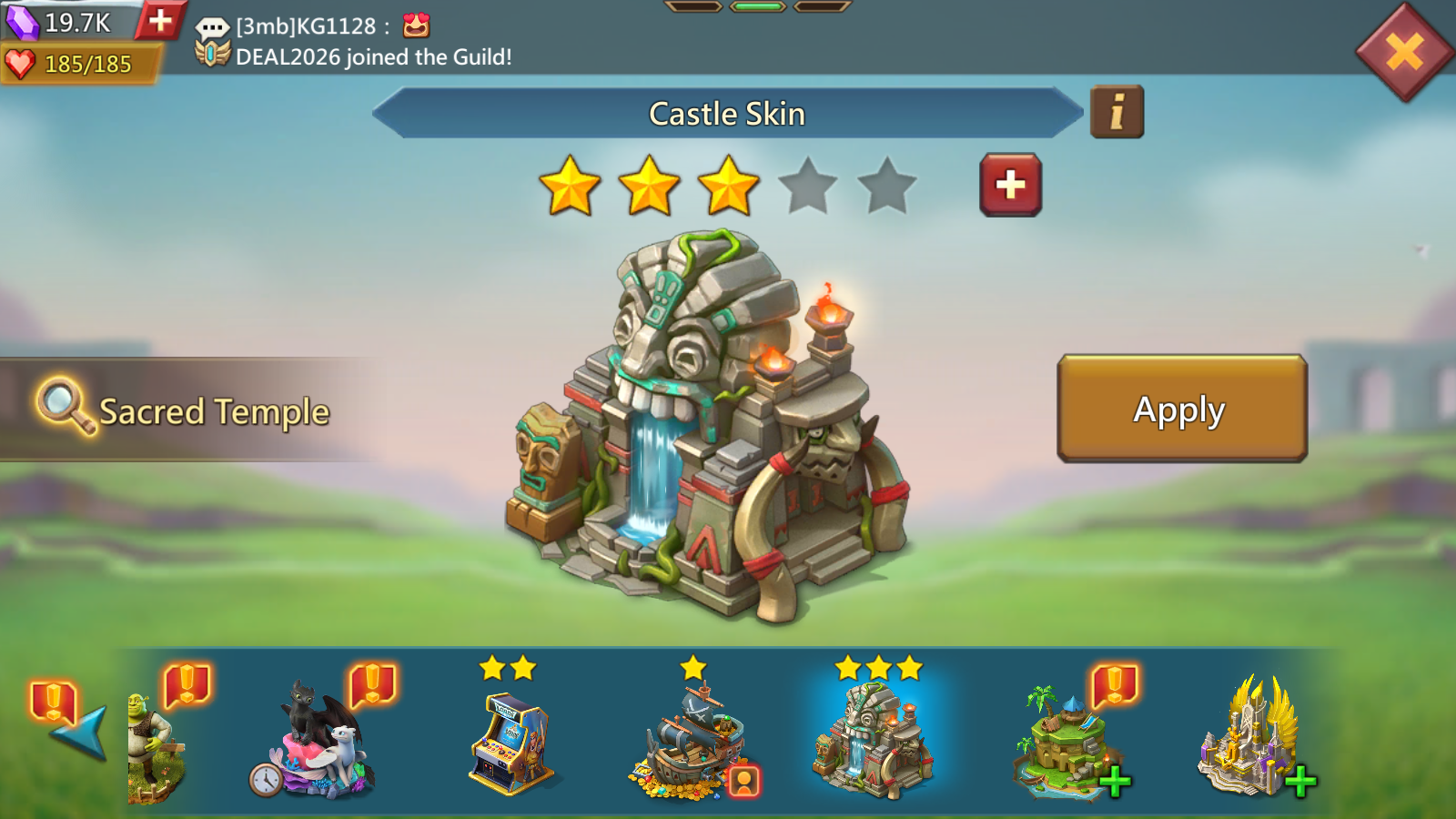Image resolution: width=1456 pixels, height=819 pixels.
Task: Choose the arcade machine castle skin
Action: tap(511, 743)
